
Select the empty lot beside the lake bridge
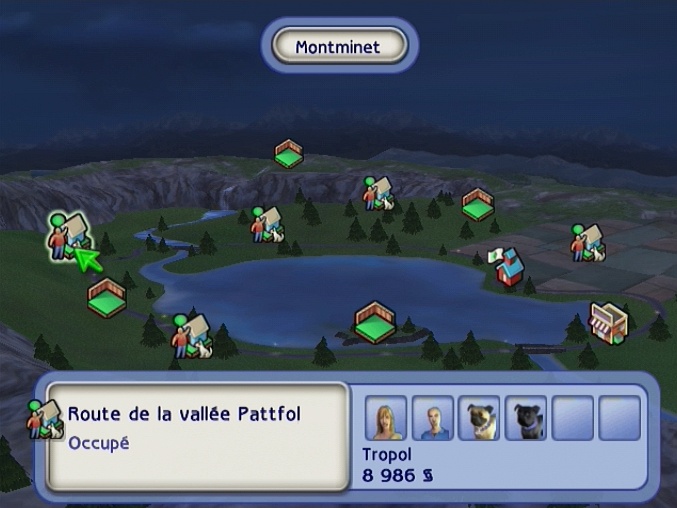(374, 322)
